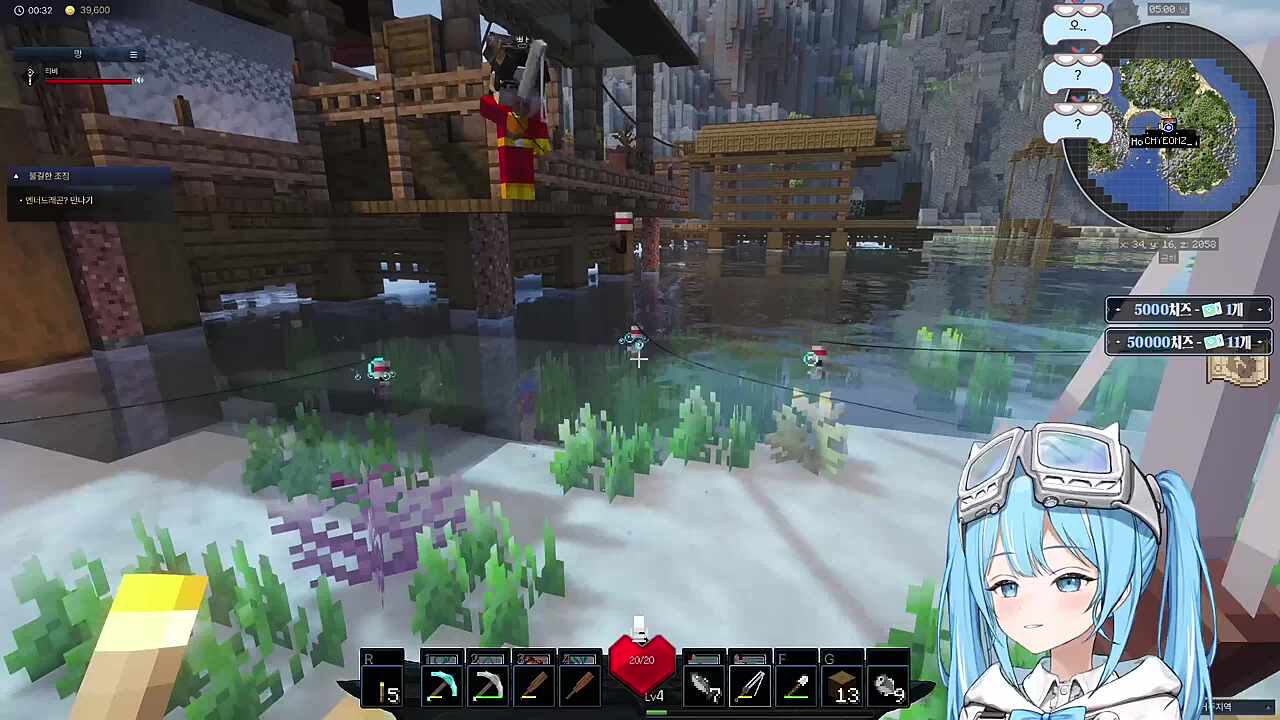Screen dimensions: 1280x720
Task: Select the dirt block stack of 13
Action: (x=843, y=686)
